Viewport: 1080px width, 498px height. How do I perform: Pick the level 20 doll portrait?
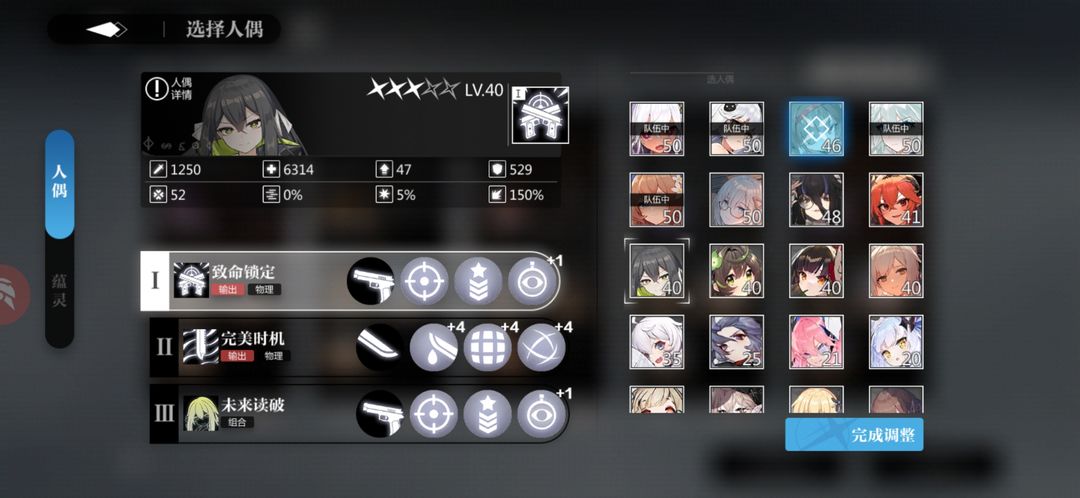(896, 342)
